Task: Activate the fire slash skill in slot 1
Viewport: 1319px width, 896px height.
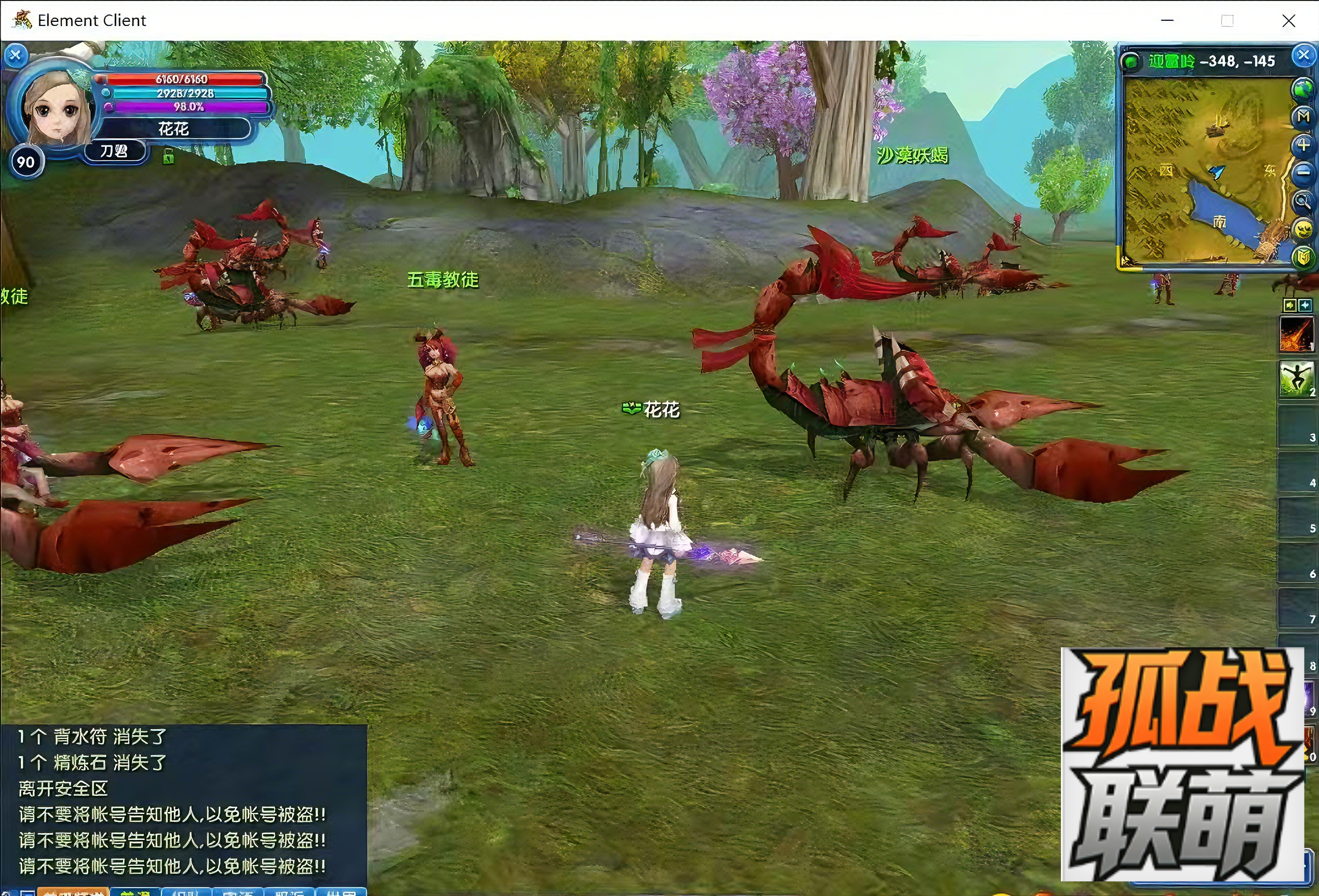Action: click(x=1296, y=334)
